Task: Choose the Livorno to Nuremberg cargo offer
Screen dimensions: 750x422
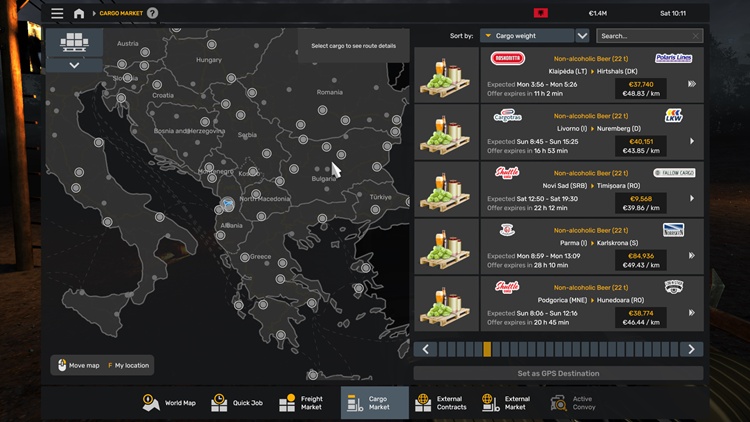Action: click(558, 131)
